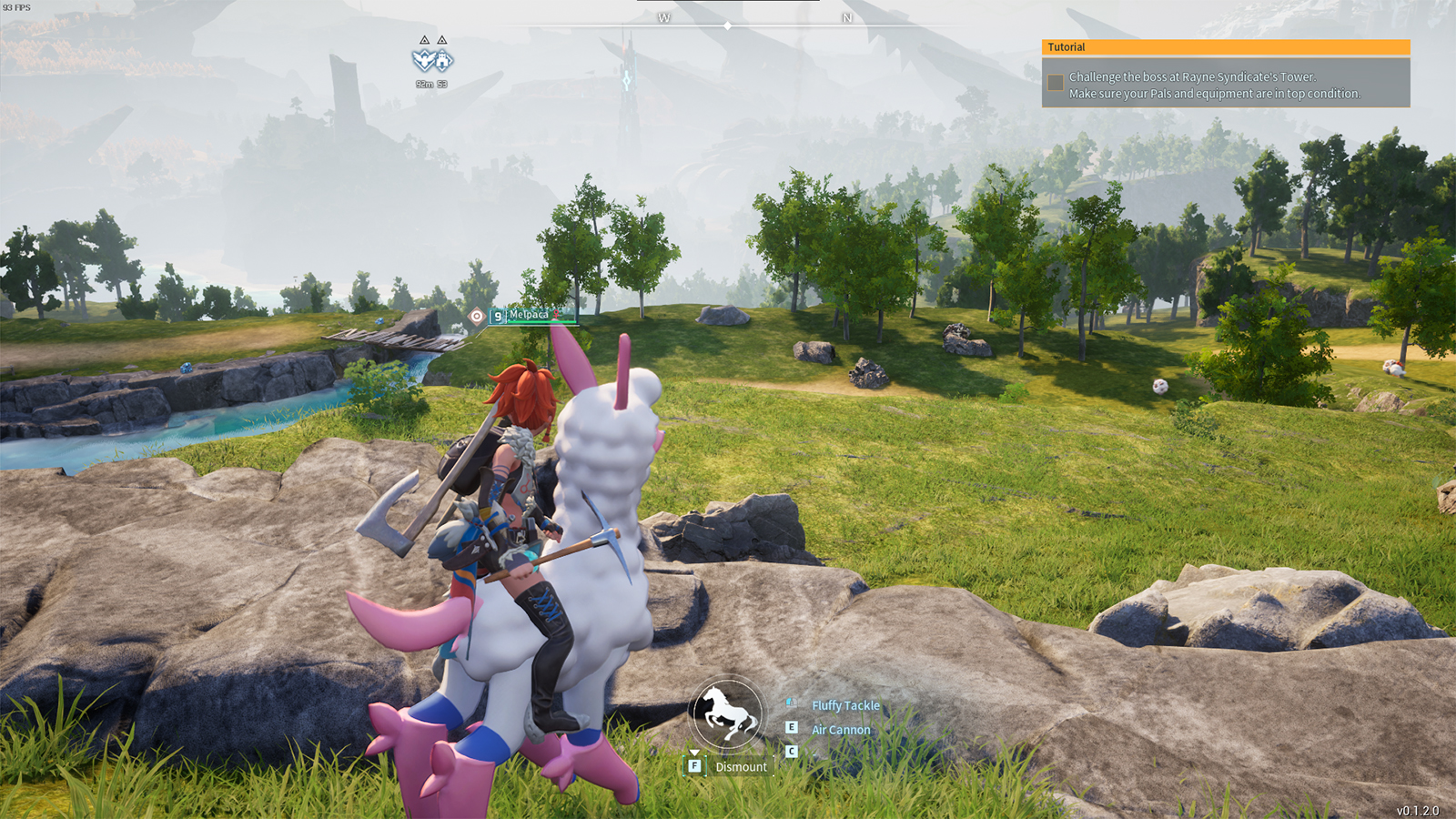The width and height of the screenshot is (1456, 819).
Task: Select the female gender symbol on Melpaca's nameplate
Action: click(556, 314)
